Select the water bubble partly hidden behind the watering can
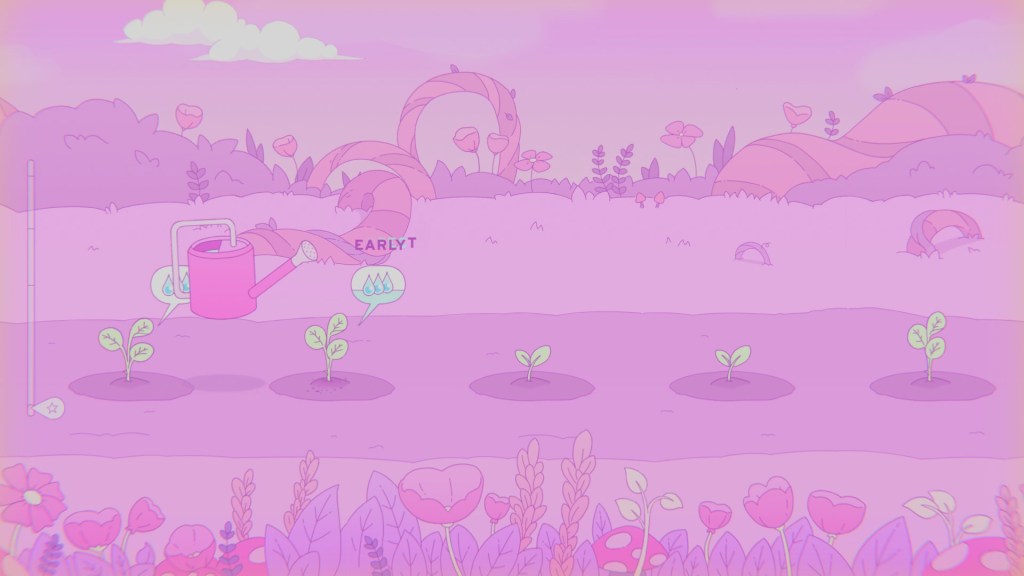The width and height of the screenshot is (1024, 576). click(x=168, y=286)
